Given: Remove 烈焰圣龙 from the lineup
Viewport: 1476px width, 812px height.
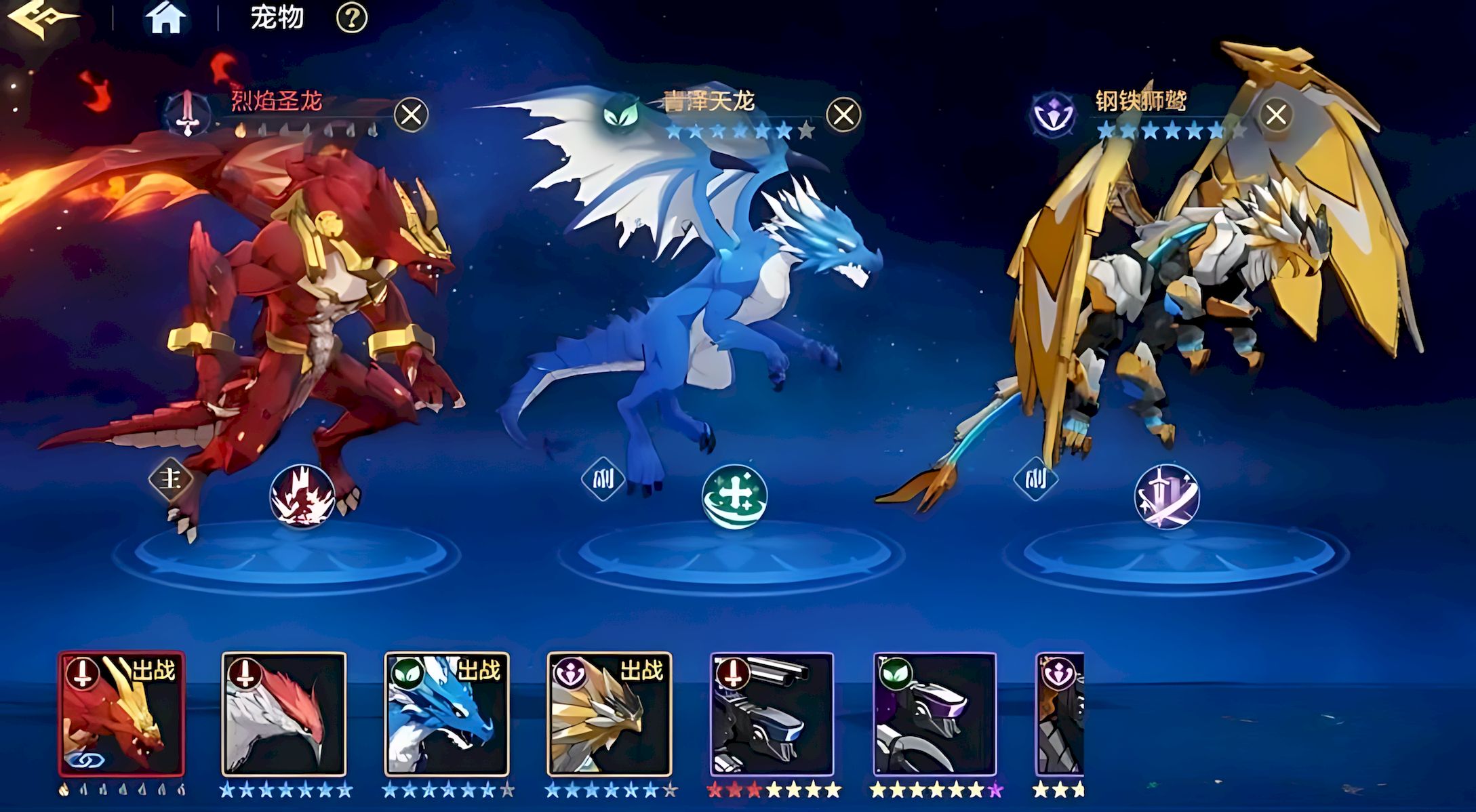Looking at the screenshot, I should 411,115.
